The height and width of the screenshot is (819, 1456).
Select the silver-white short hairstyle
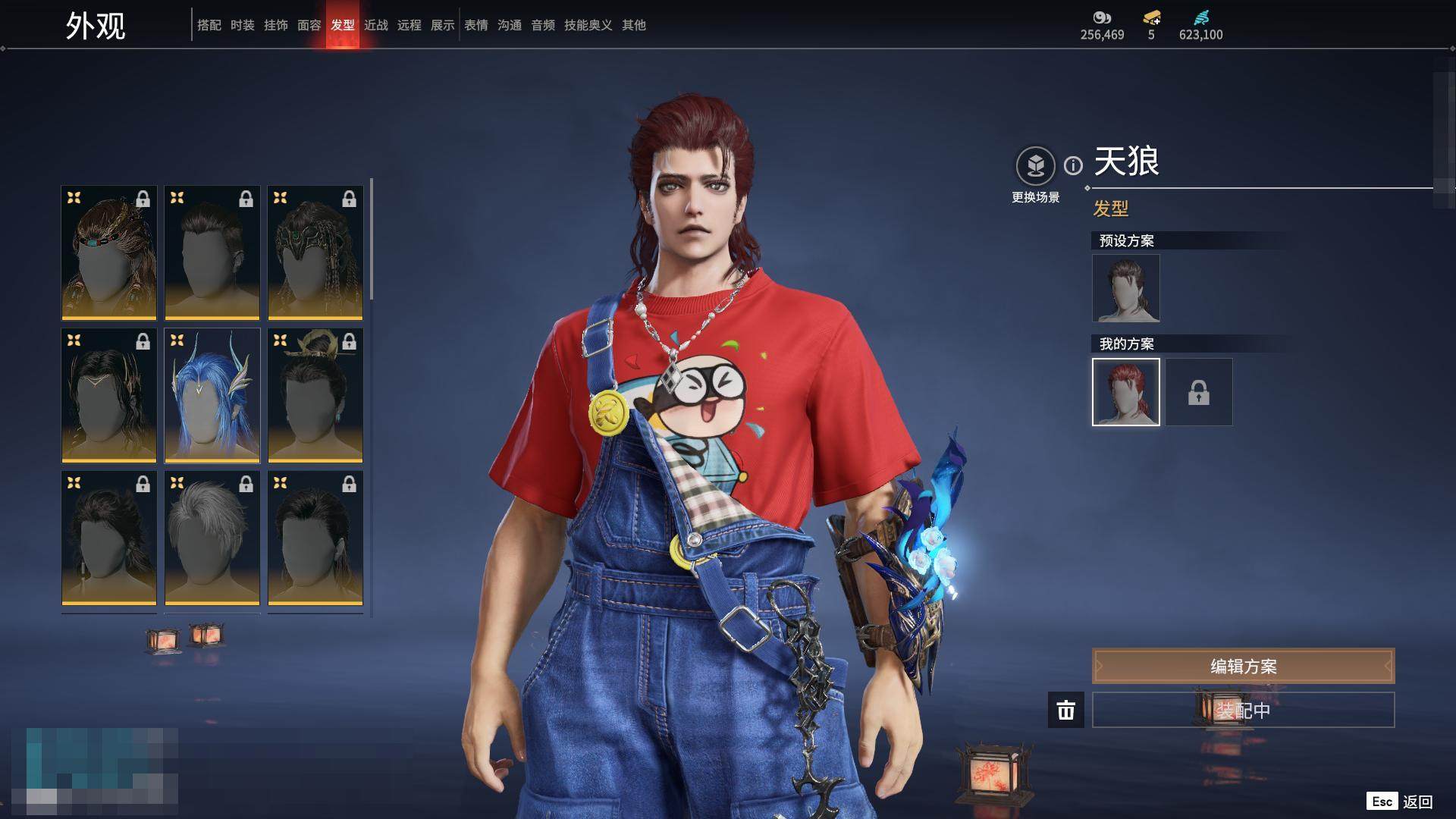[212, 538]
